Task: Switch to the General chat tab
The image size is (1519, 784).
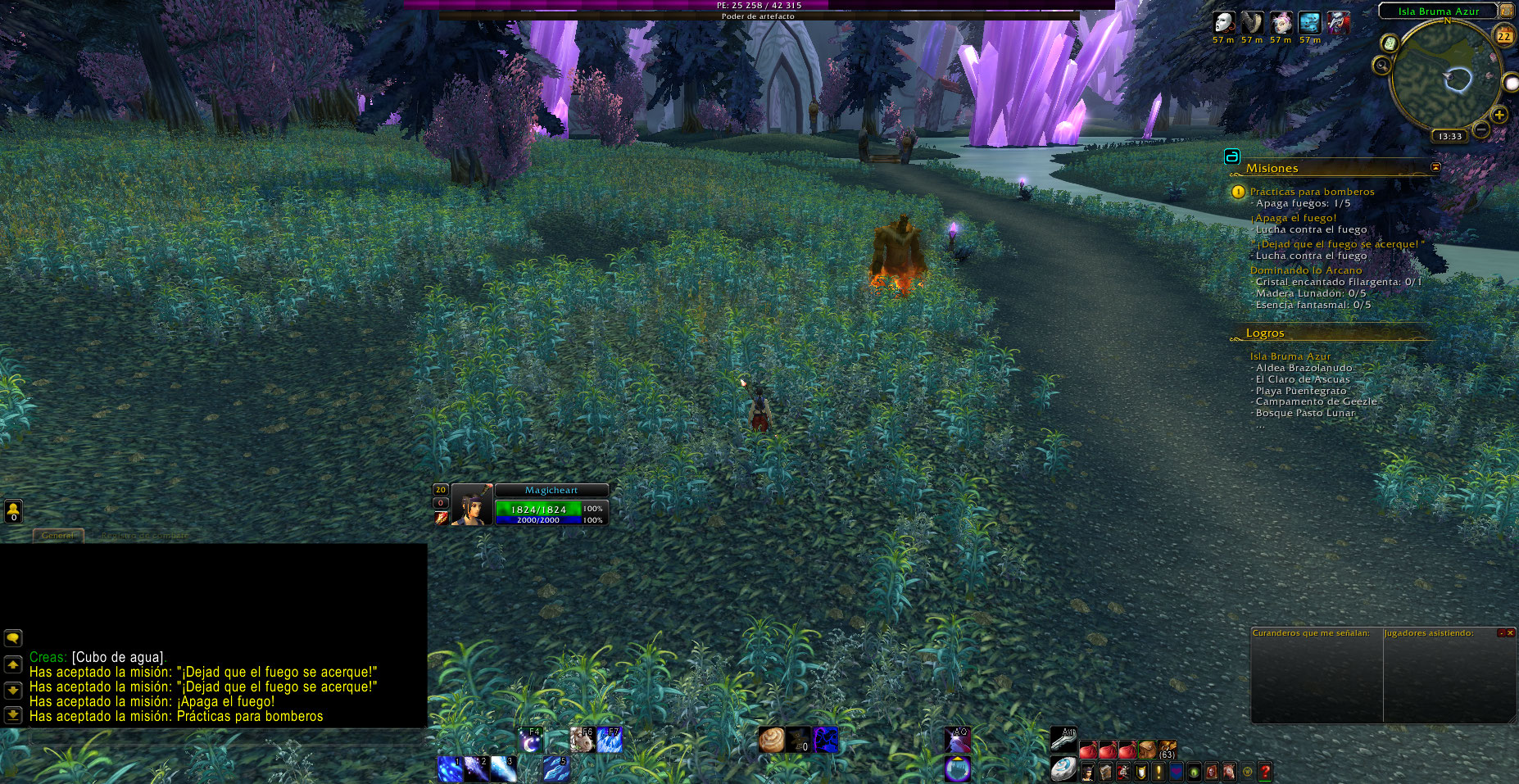Action: [57, 536]
